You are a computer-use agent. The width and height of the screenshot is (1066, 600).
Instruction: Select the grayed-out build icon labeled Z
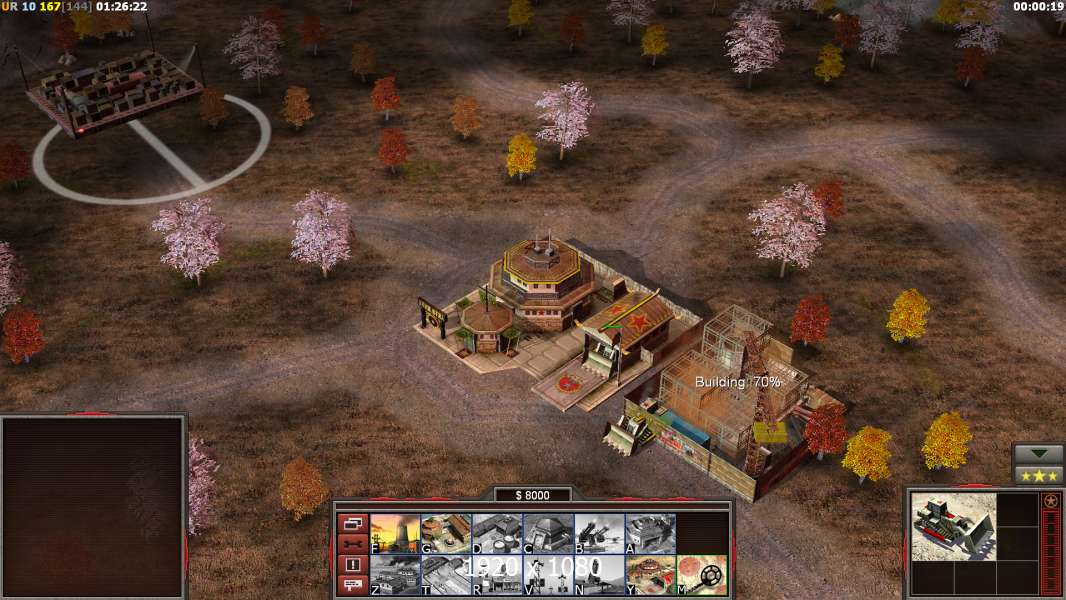coord(395,574)
